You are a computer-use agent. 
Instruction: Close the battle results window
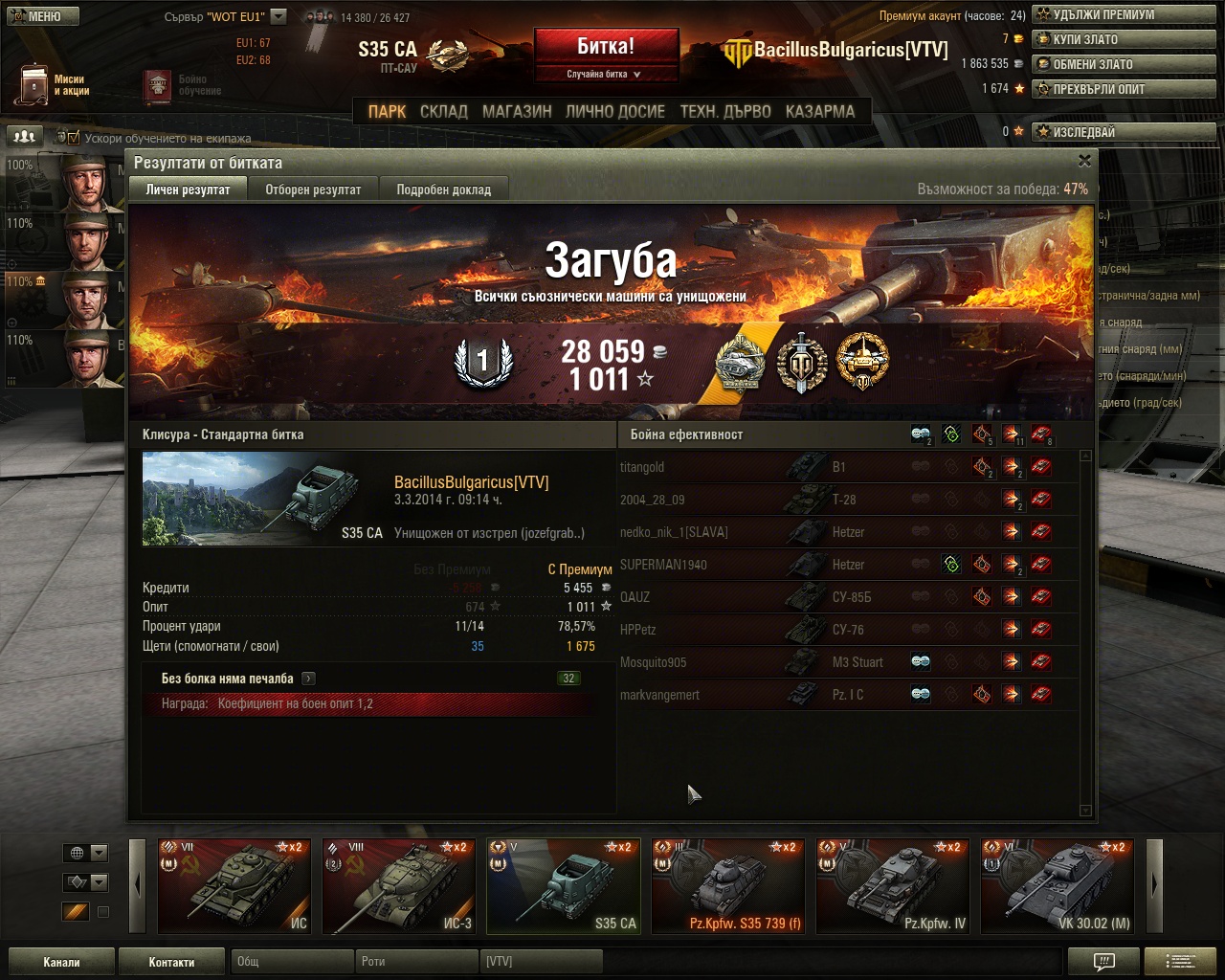[x=1084, y=161]
